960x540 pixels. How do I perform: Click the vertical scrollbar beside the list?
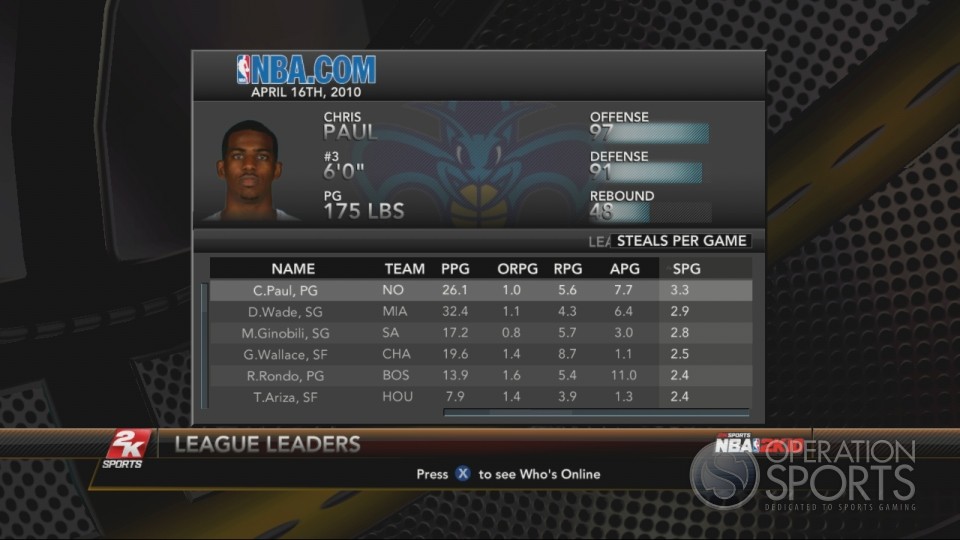(x=204, y=345)
